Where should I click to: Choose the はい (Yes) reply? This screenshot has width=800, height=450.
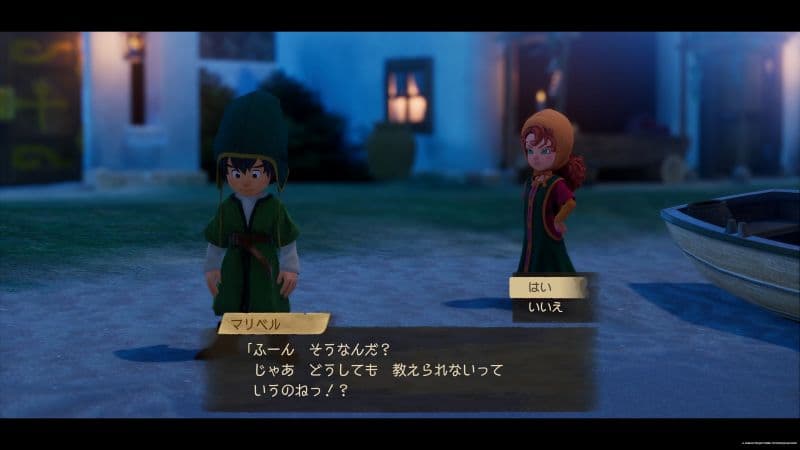tap(546, 288)
